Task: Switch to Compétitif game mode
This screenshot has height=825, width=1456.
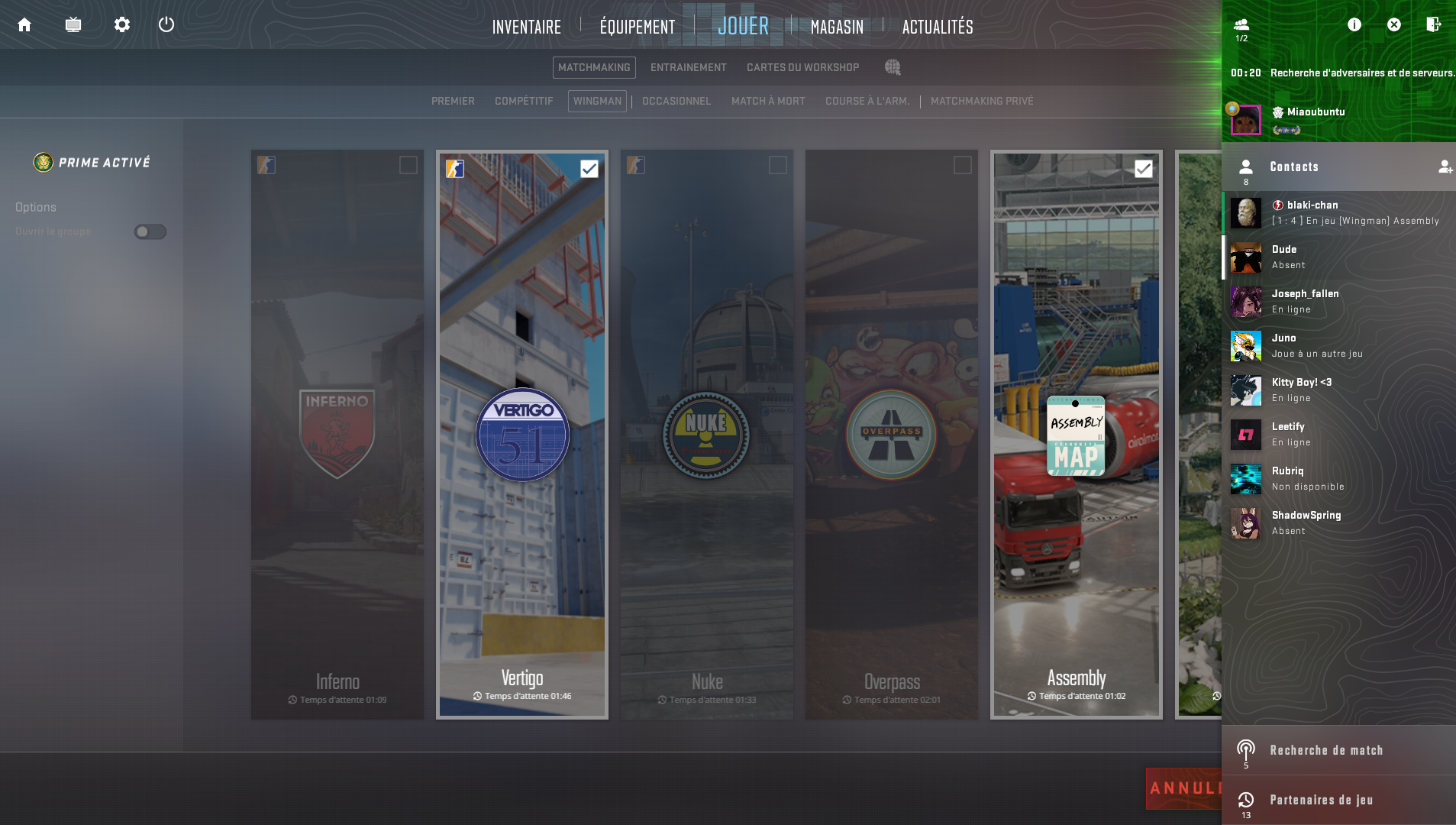Action: point(524,102)
